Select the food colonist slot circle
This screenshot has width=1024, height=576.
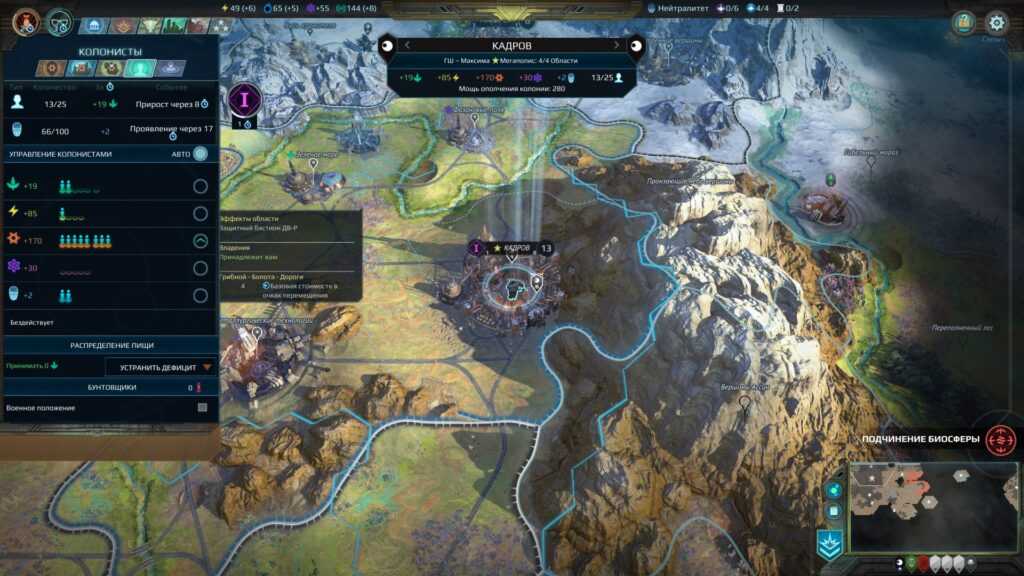[x=200, y=186]
